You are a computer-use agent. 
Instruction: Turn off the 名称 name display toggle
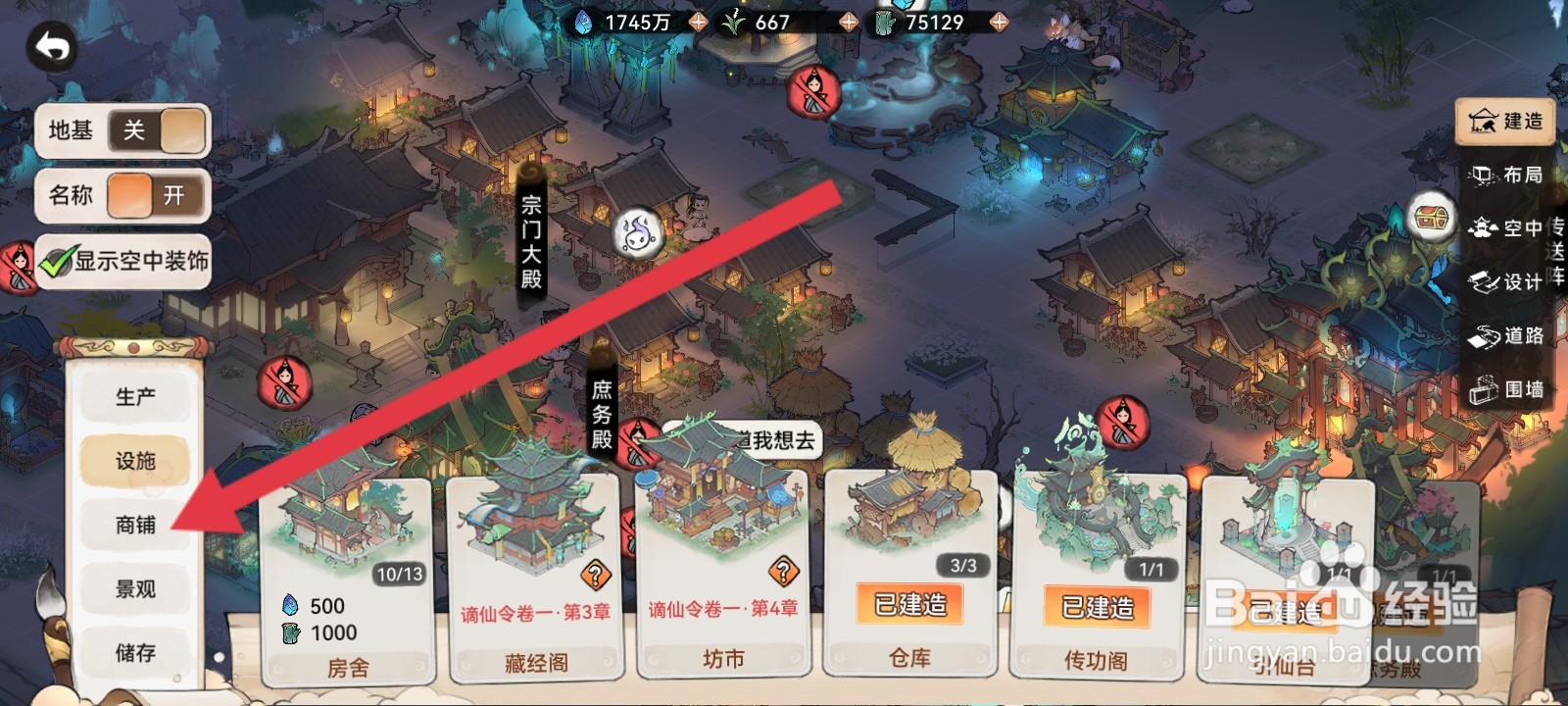(x=159, y=196)
